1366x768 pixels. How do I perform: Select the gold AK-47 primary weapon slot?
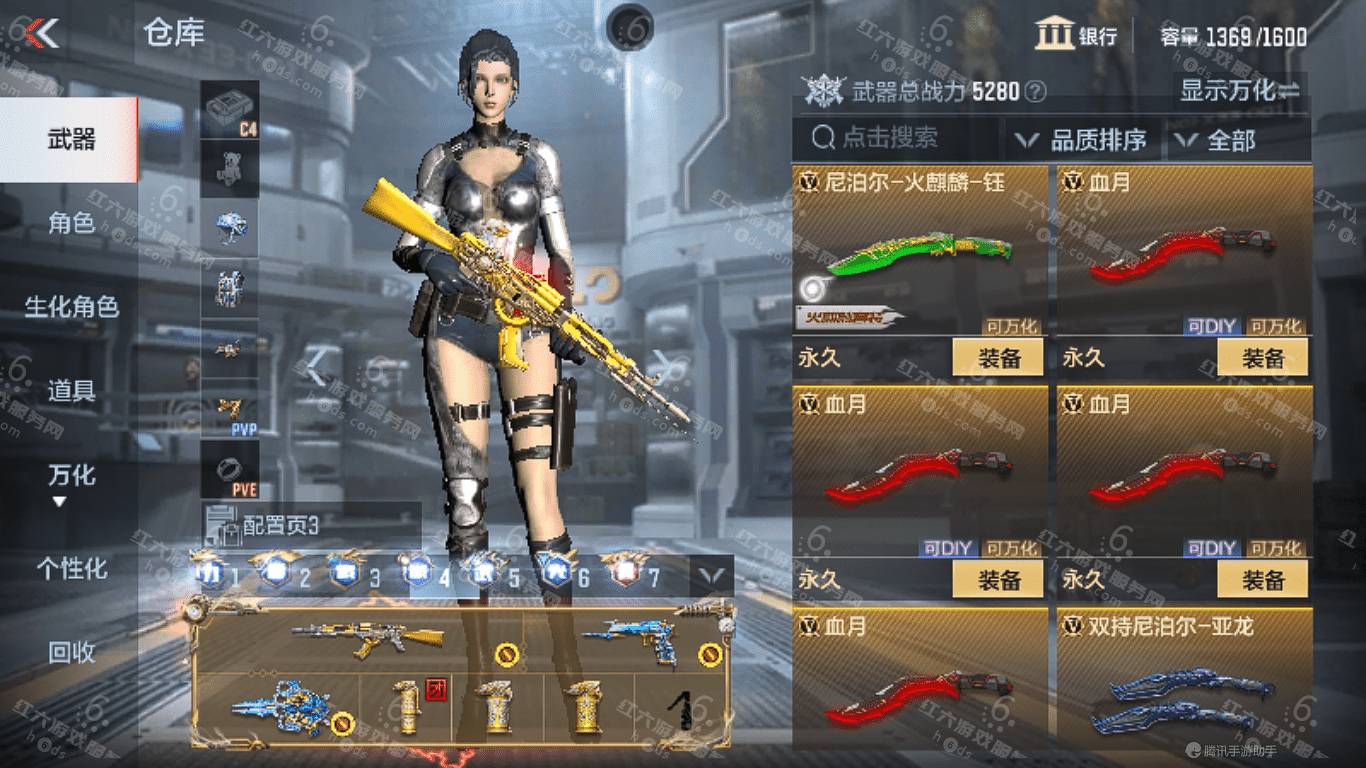[368, 635]
